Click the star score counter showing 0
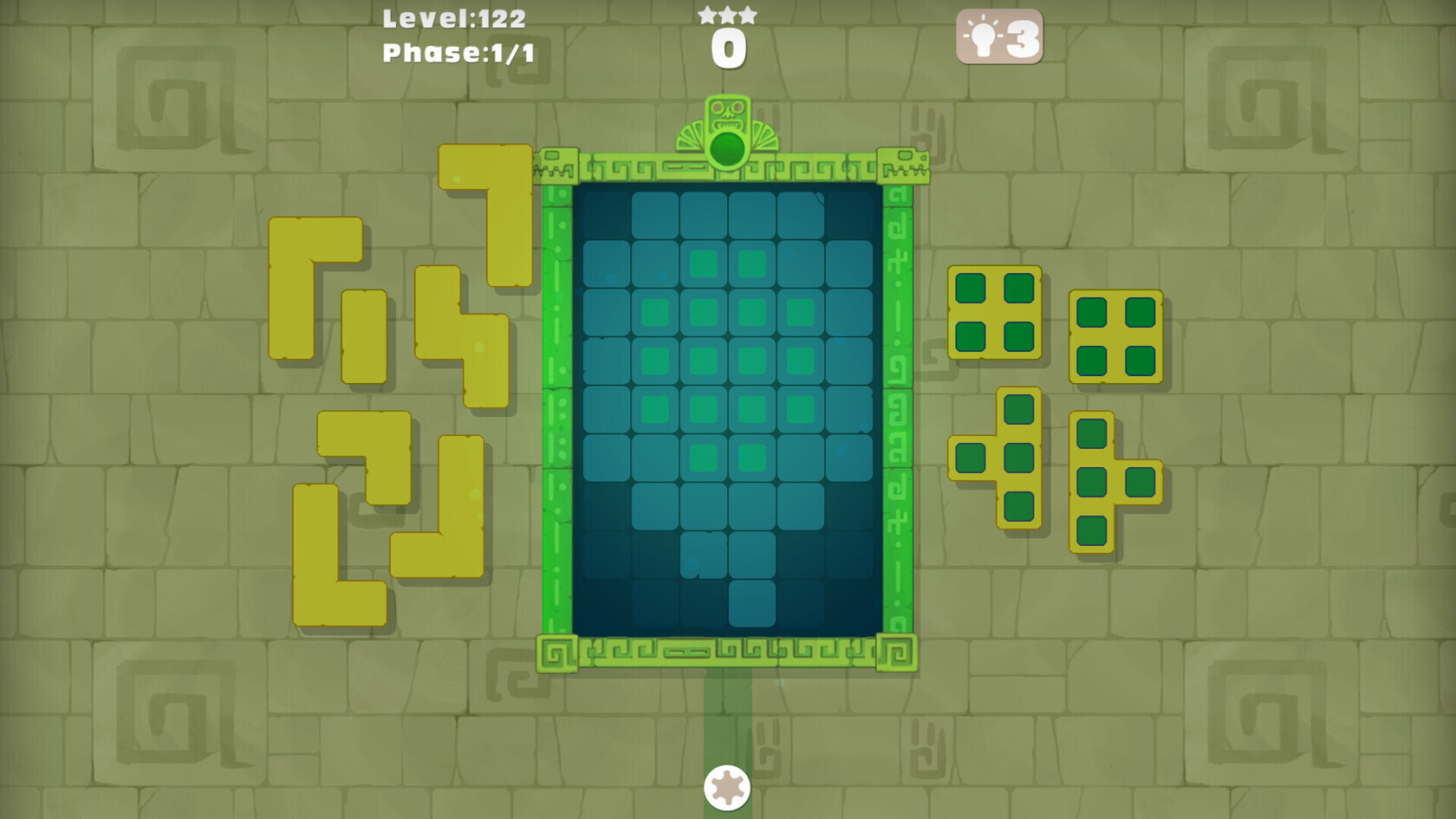The image size is (1456, 819). (x=728, y=48)
